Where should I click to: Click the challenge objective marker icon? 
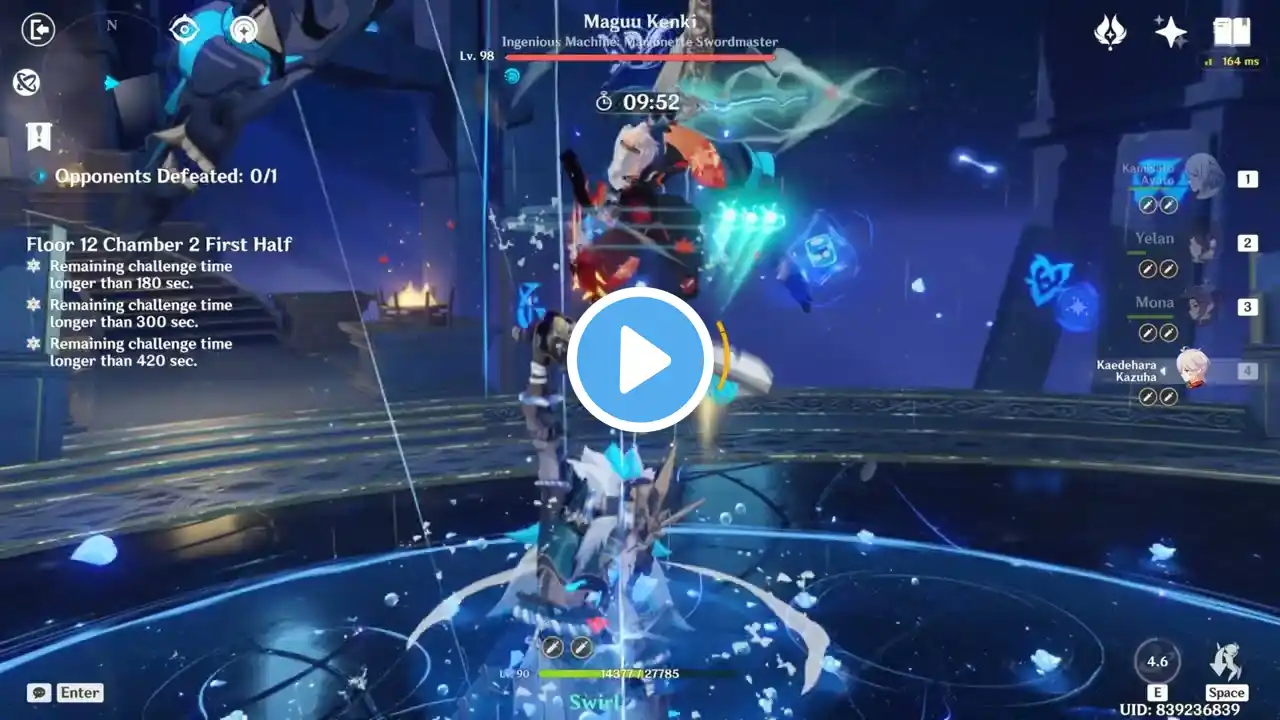[39, 137]
